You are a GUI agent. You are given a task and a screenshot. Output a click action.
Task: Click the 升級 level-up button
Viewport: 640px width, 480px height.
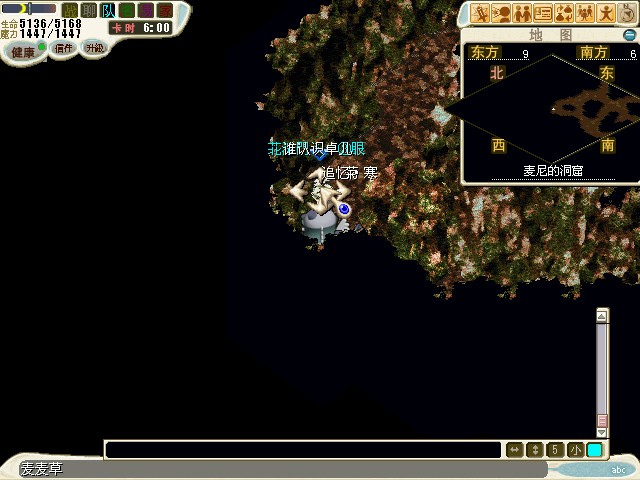tap(94, 48)
